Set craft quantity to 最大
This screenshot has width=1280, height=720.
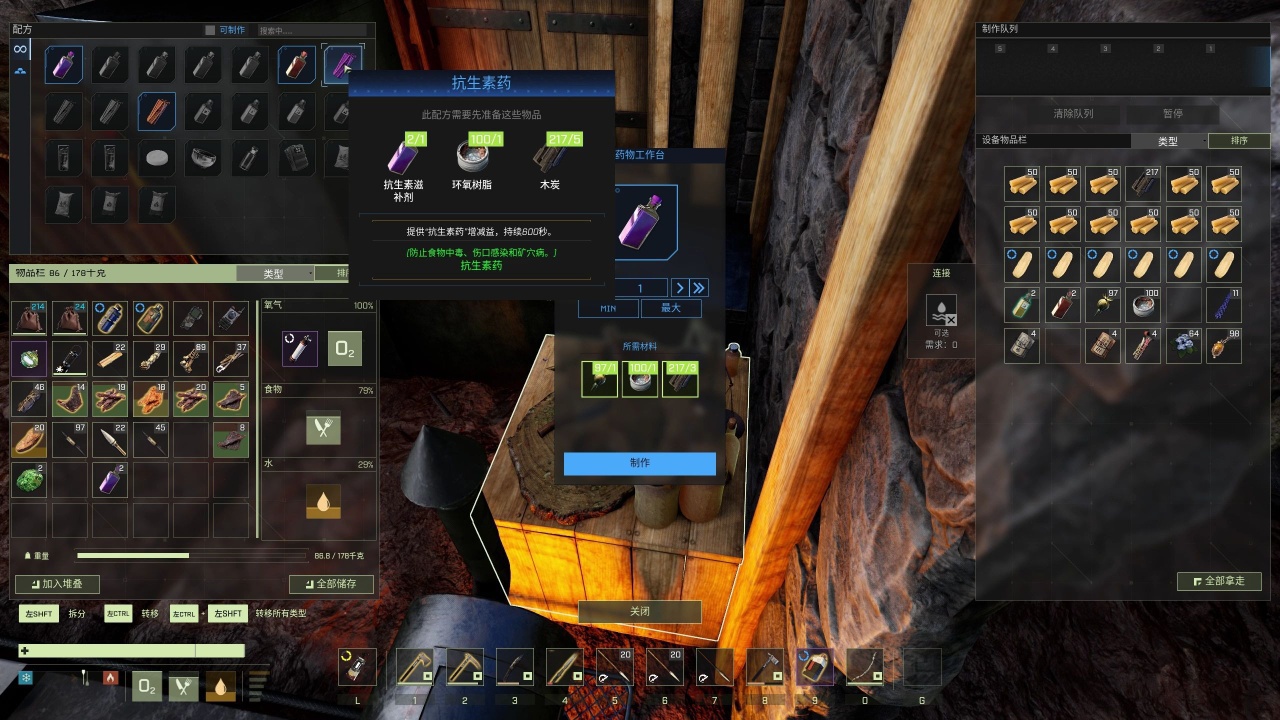pyautogui.click(x=670, y=308)
